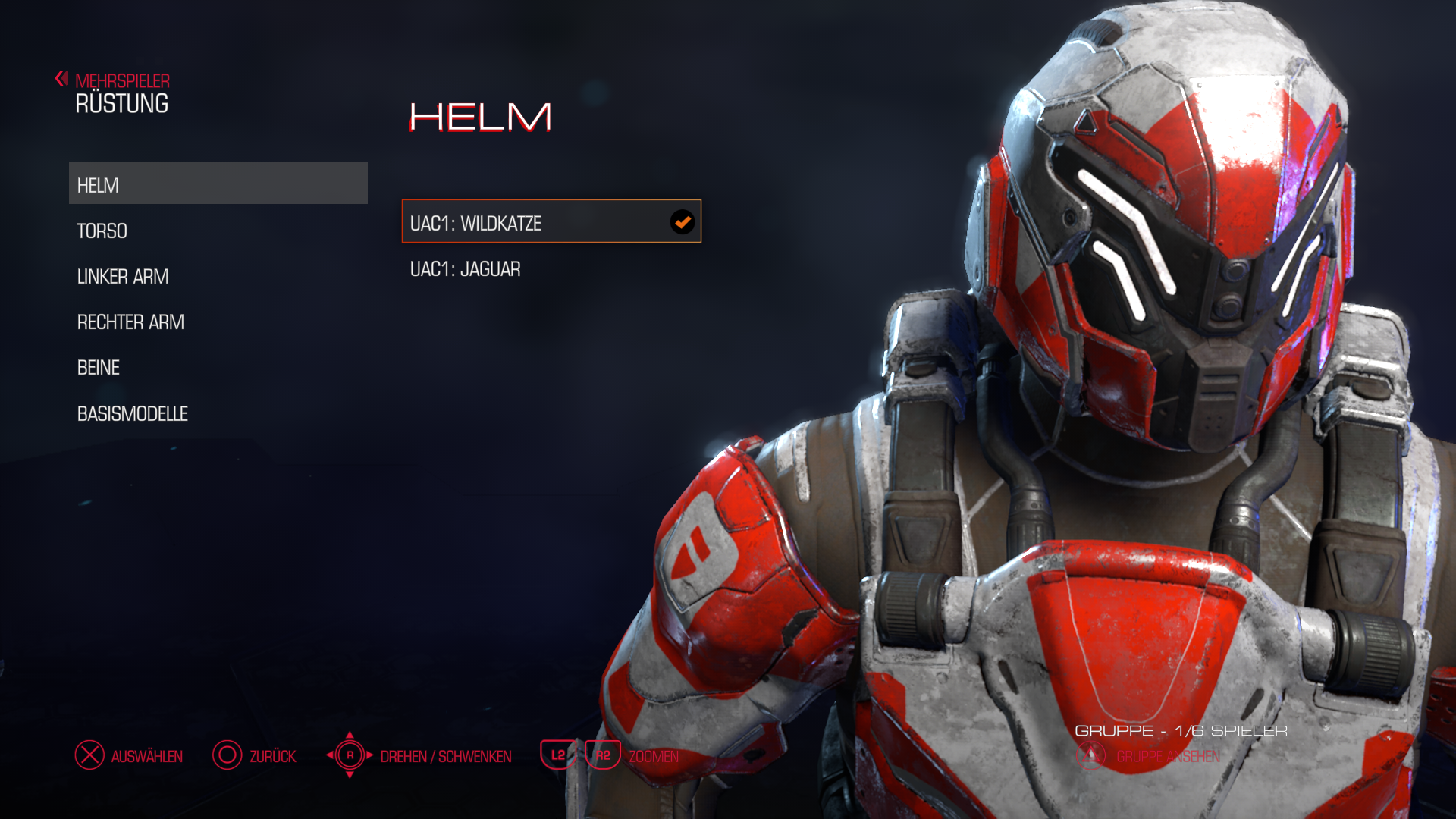Image resolution: width=1456 pixels, height=819 pixels.
Task: Equip the UAC1: JAGUAR helmet
Action: 466,269
